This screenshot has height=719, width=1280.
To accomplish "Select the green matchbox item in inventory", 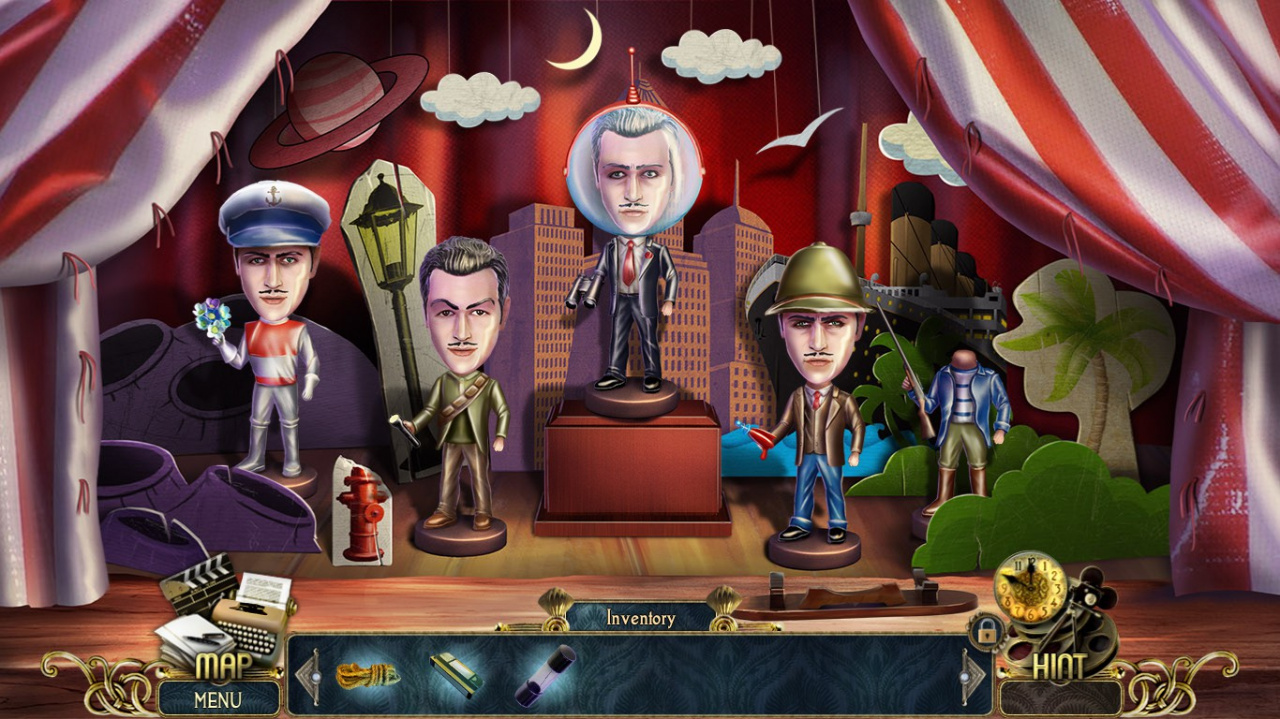I will [455, 674].
